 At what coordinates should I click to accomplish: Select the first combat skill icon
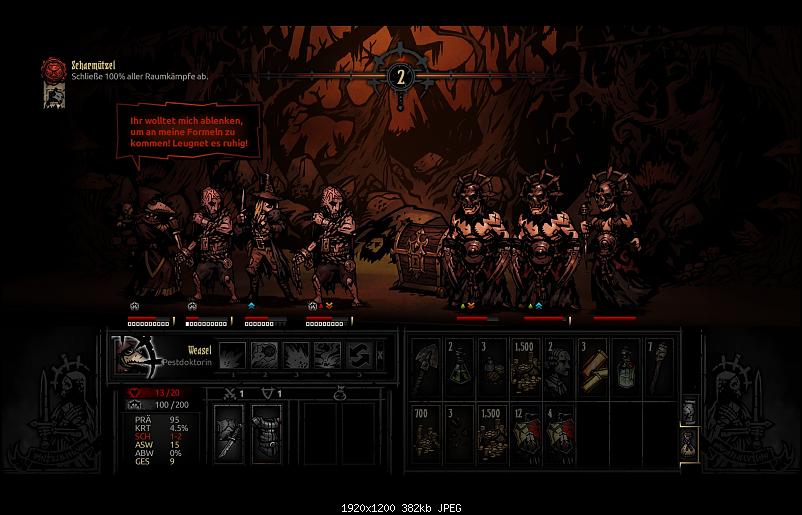231,355
